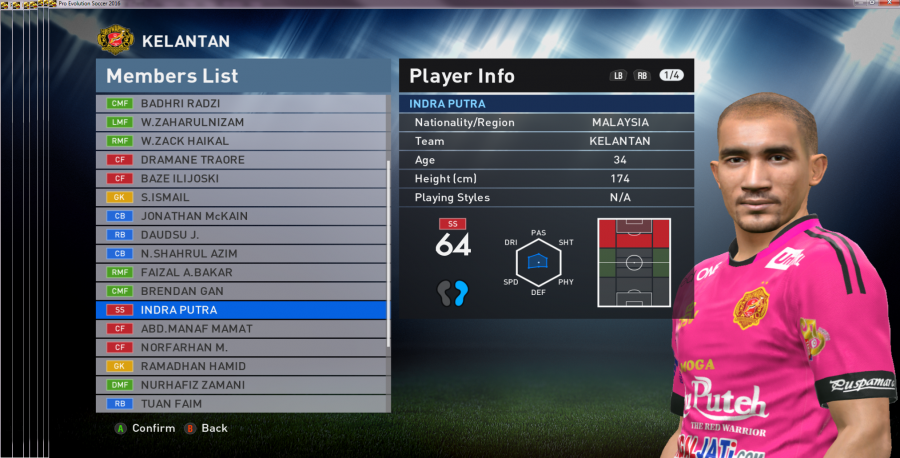Image resolution: width=900 pixels, height=458 pixels.
Task: Click the highlighted Indra Putra row
Action: (x=242, y=310)
